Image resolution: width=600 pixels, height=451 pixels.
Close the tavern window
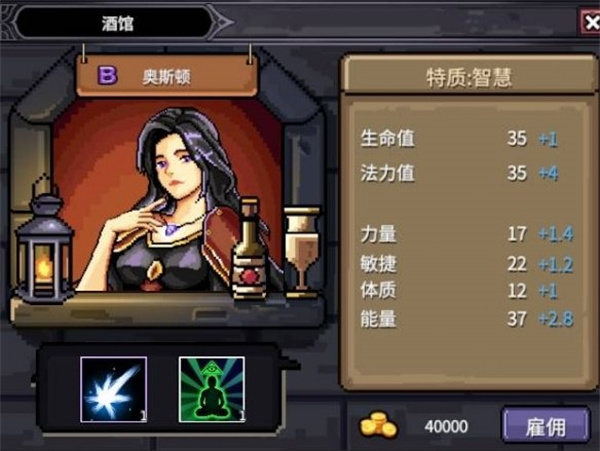tap(590, 21)
